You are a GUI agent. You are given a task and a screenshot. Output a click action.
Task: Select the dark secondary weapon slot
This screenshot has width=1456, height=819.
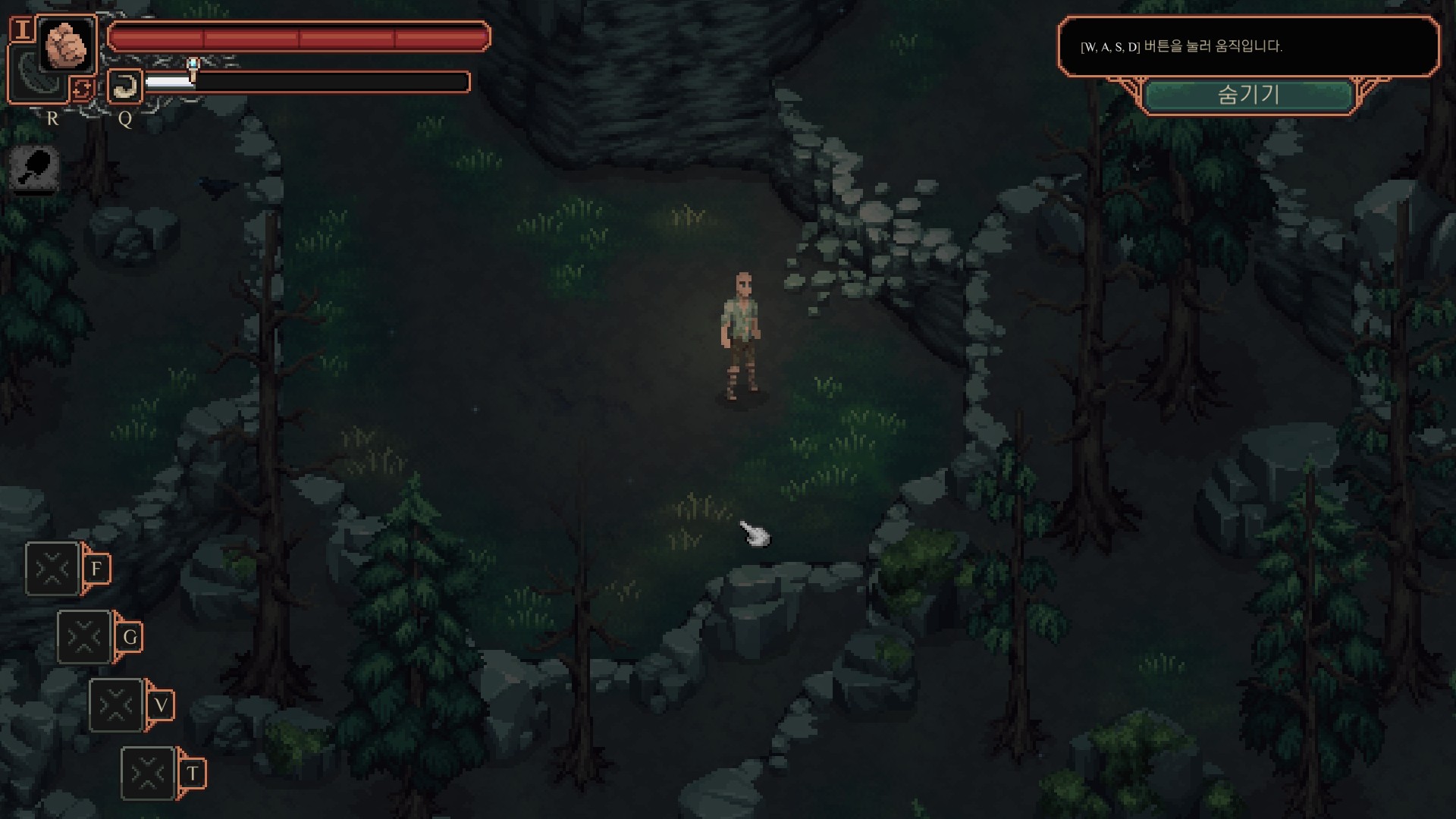[x=30, y=76]
